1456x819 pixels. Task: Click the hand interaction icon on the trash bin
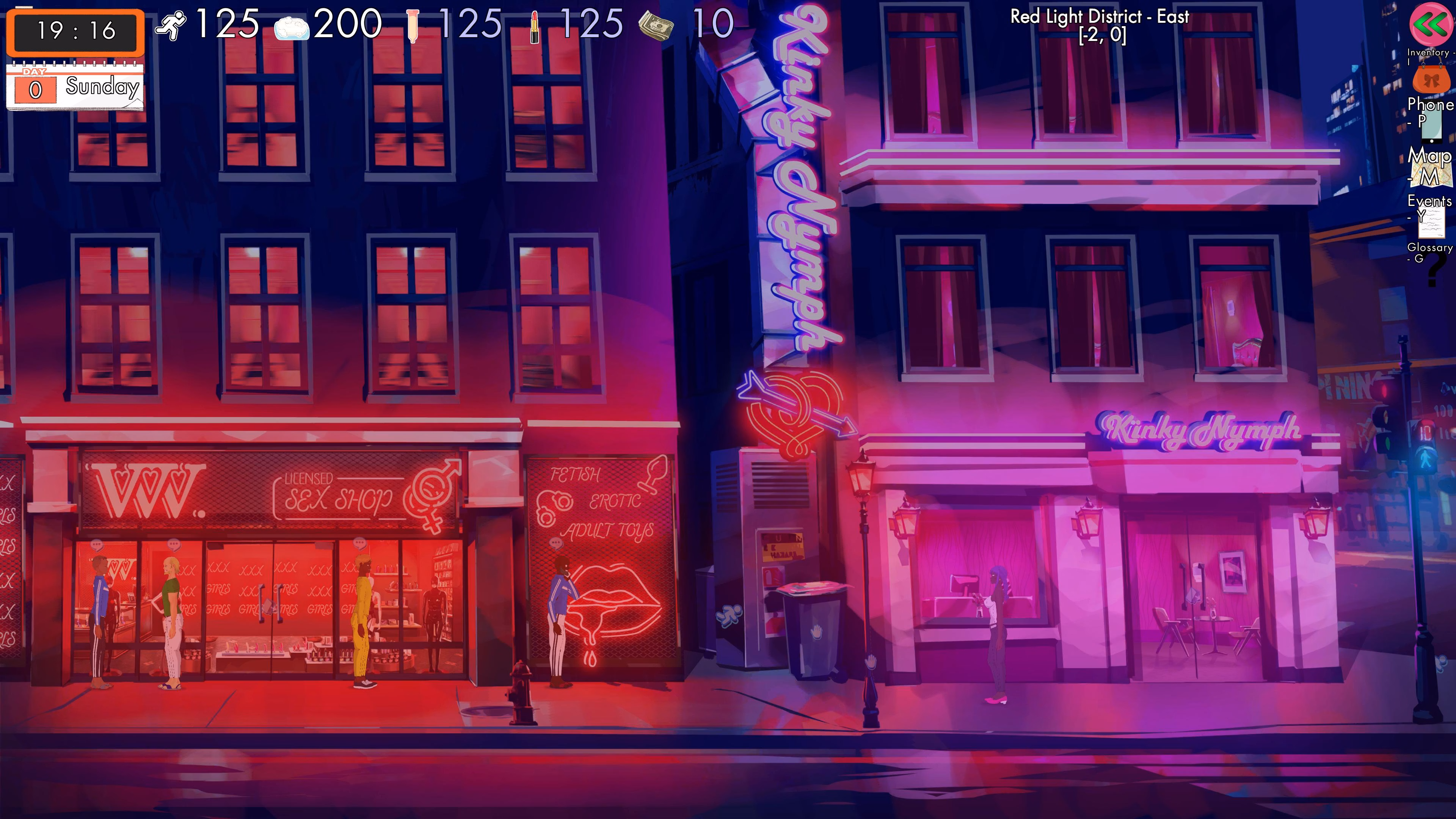[x=816, y=632]
